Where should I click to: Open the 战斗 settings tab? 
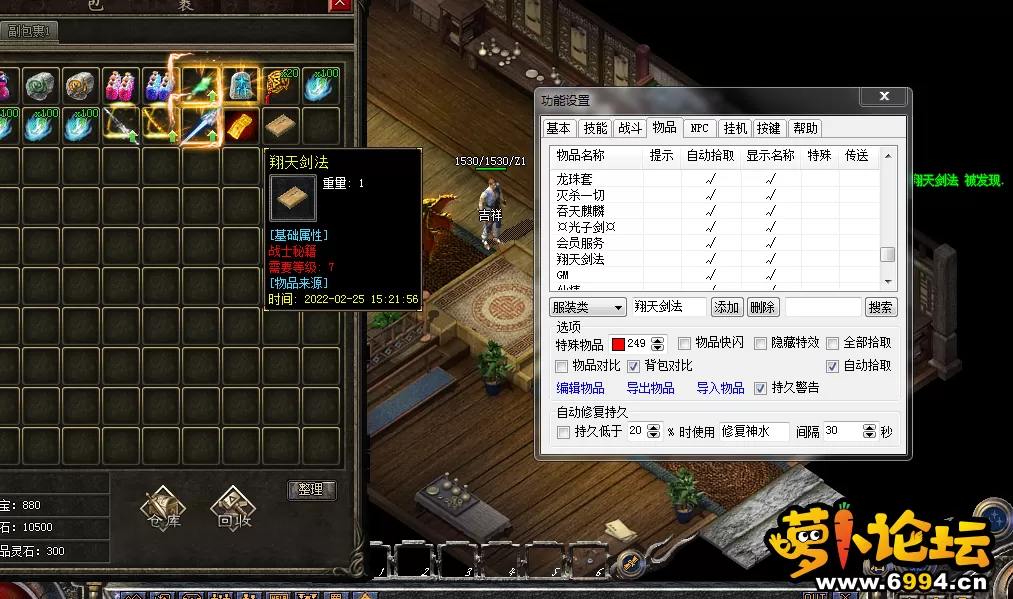pyautogui.click(x=630, y=128)
